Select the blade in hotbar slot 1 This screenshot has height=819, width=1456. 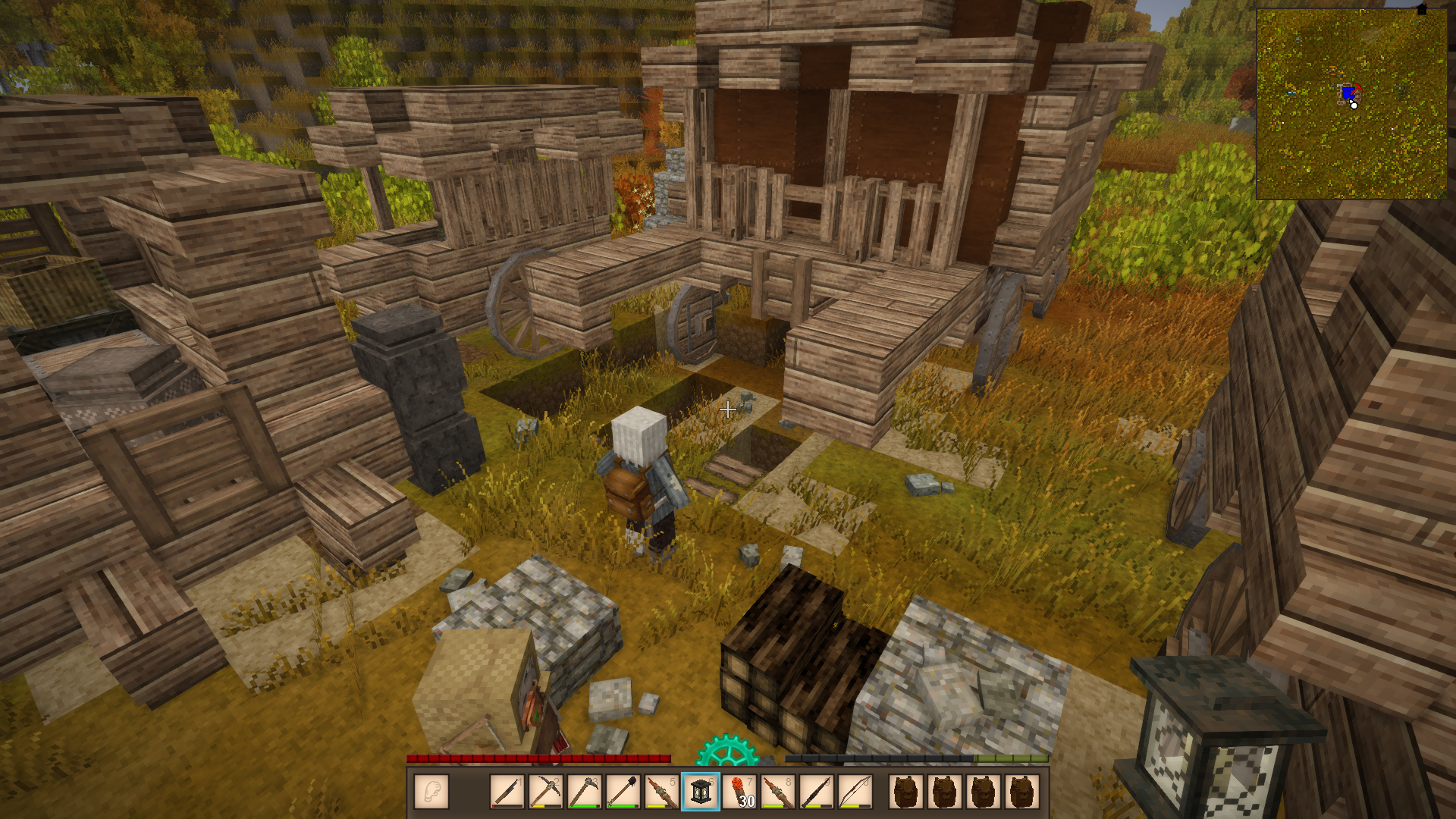pyautogui.click(x=507, y=792)
